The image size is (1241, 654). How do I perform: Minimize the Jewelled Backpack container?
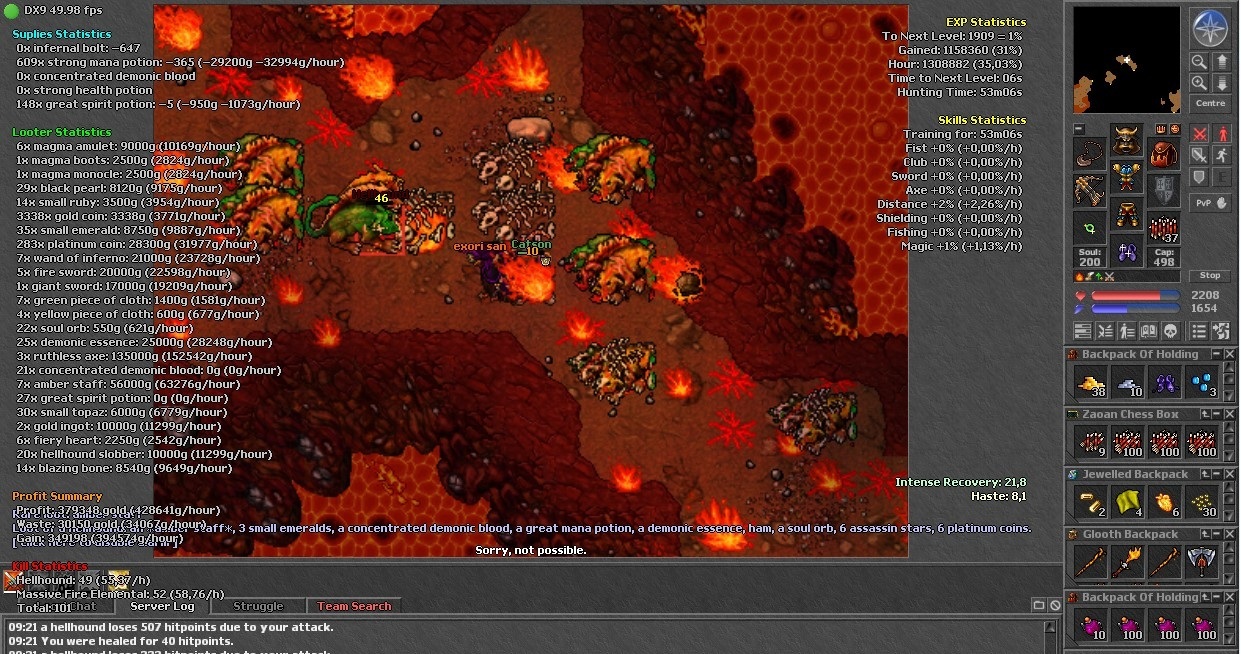pos(1217,475)
